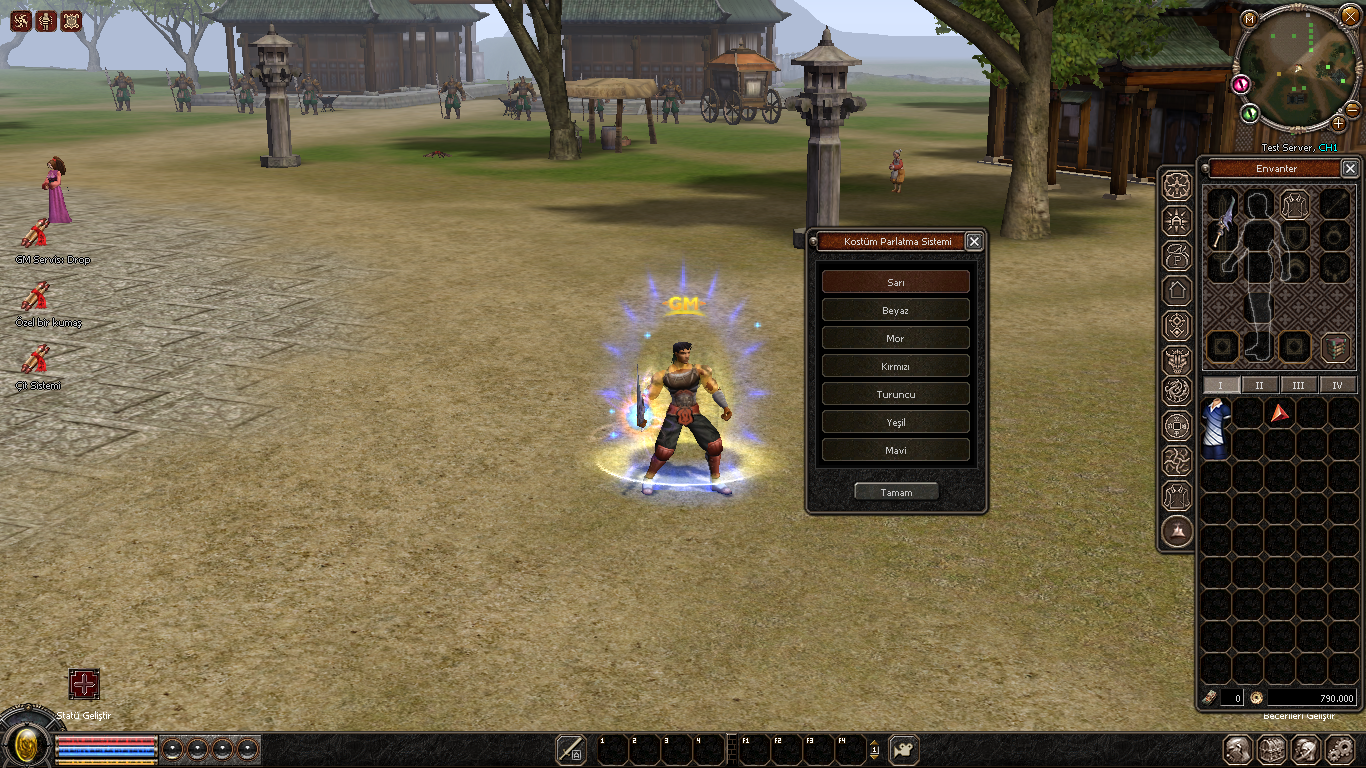This screenshot has width=1366, height=768.
Task: Open the Çit Sistemi scroll icon
Action: click(36, 359)
